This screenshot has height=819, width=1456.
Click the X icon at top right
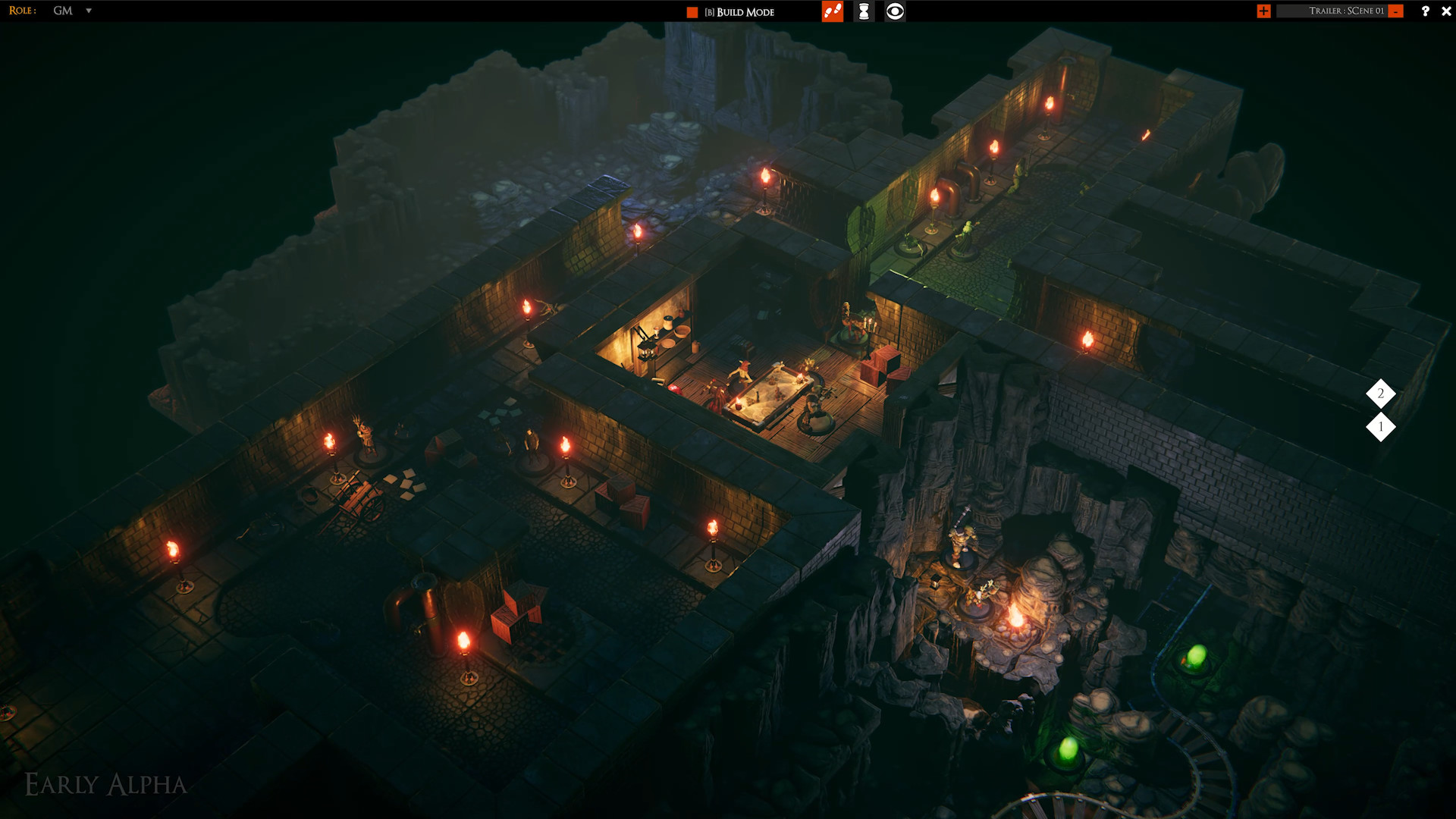coord(1447,11)
